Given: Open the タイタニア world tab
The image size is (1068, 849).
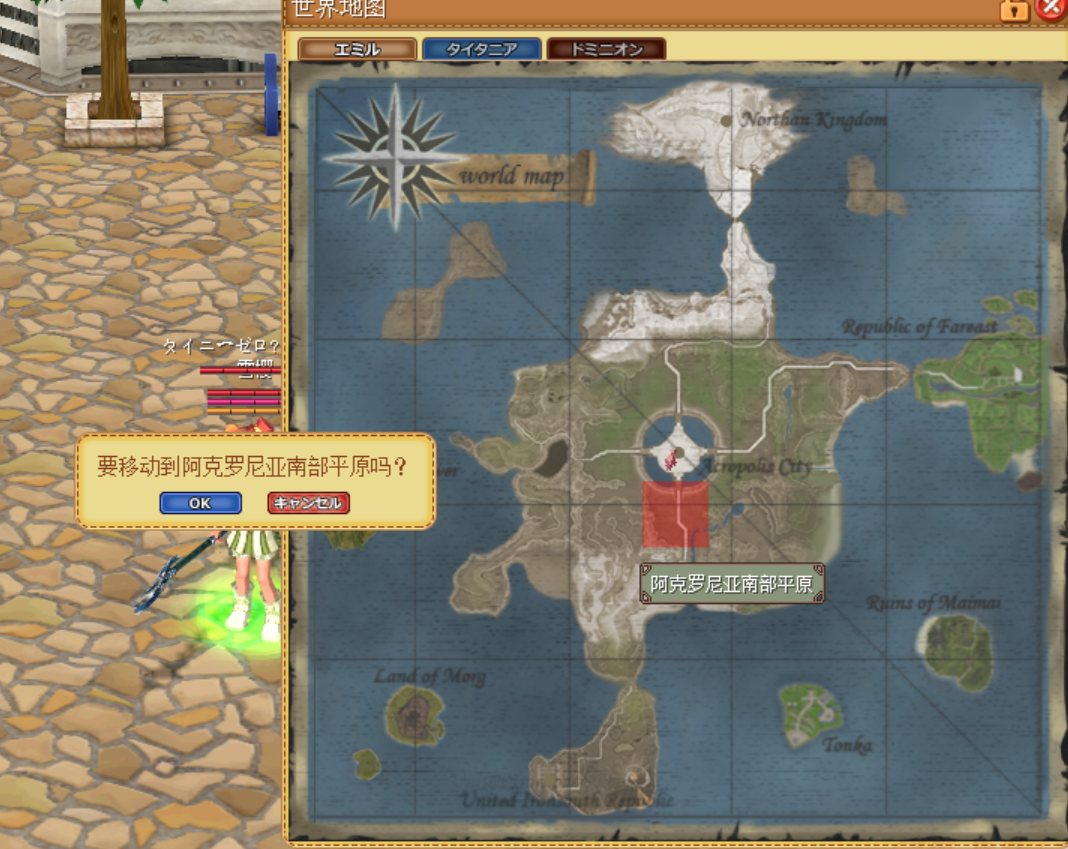Looking at the screenshot, I should pyautogui.click(x=481, y=49).
